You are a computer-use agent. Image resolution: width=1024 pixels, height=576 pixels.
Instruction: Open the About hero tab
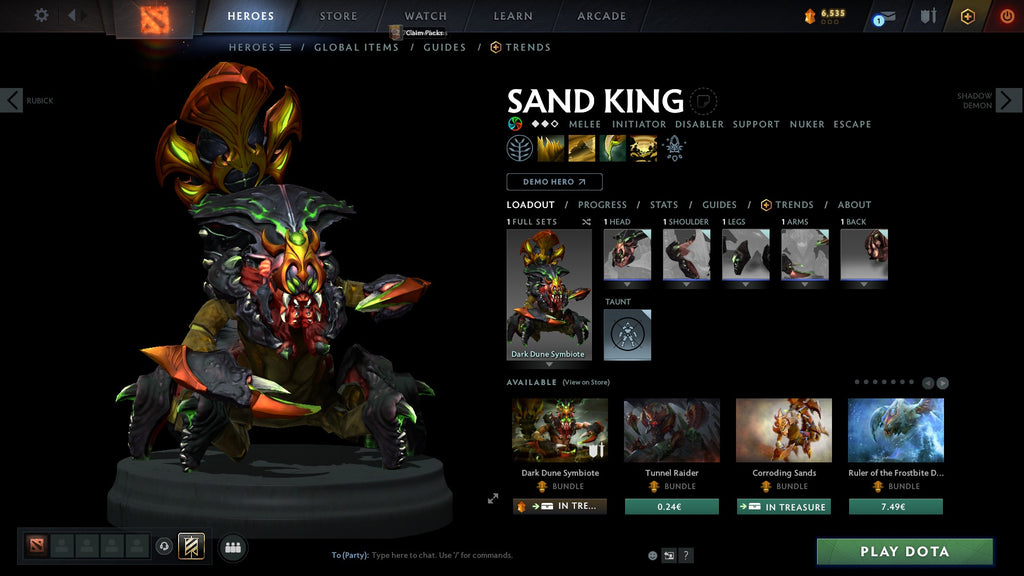(854, 205)
